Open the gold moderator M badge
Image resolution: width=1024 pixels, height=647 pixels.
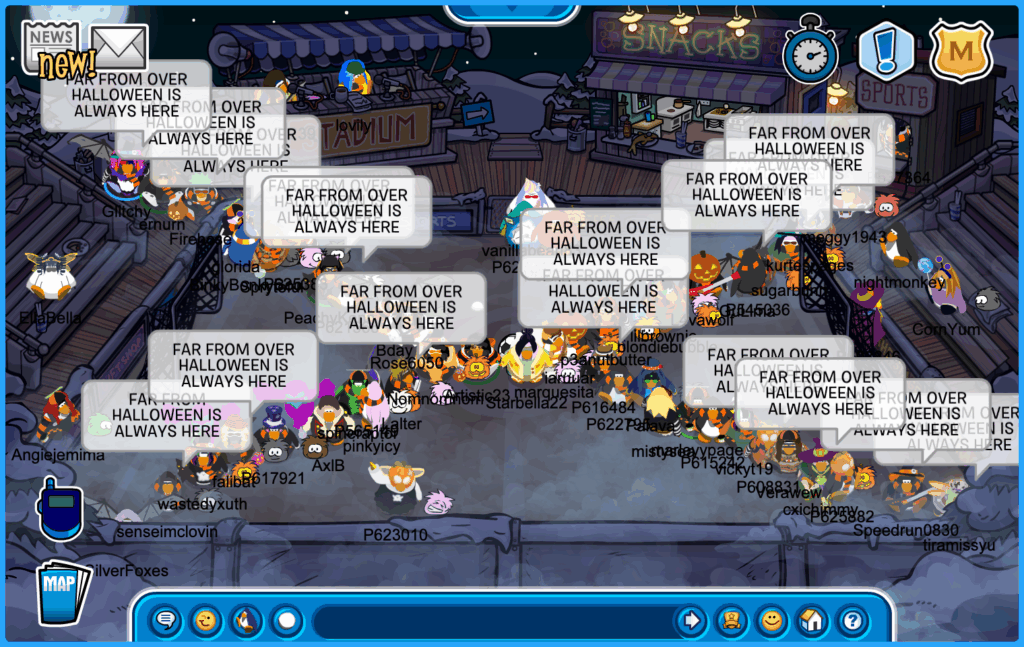(960, 50)
